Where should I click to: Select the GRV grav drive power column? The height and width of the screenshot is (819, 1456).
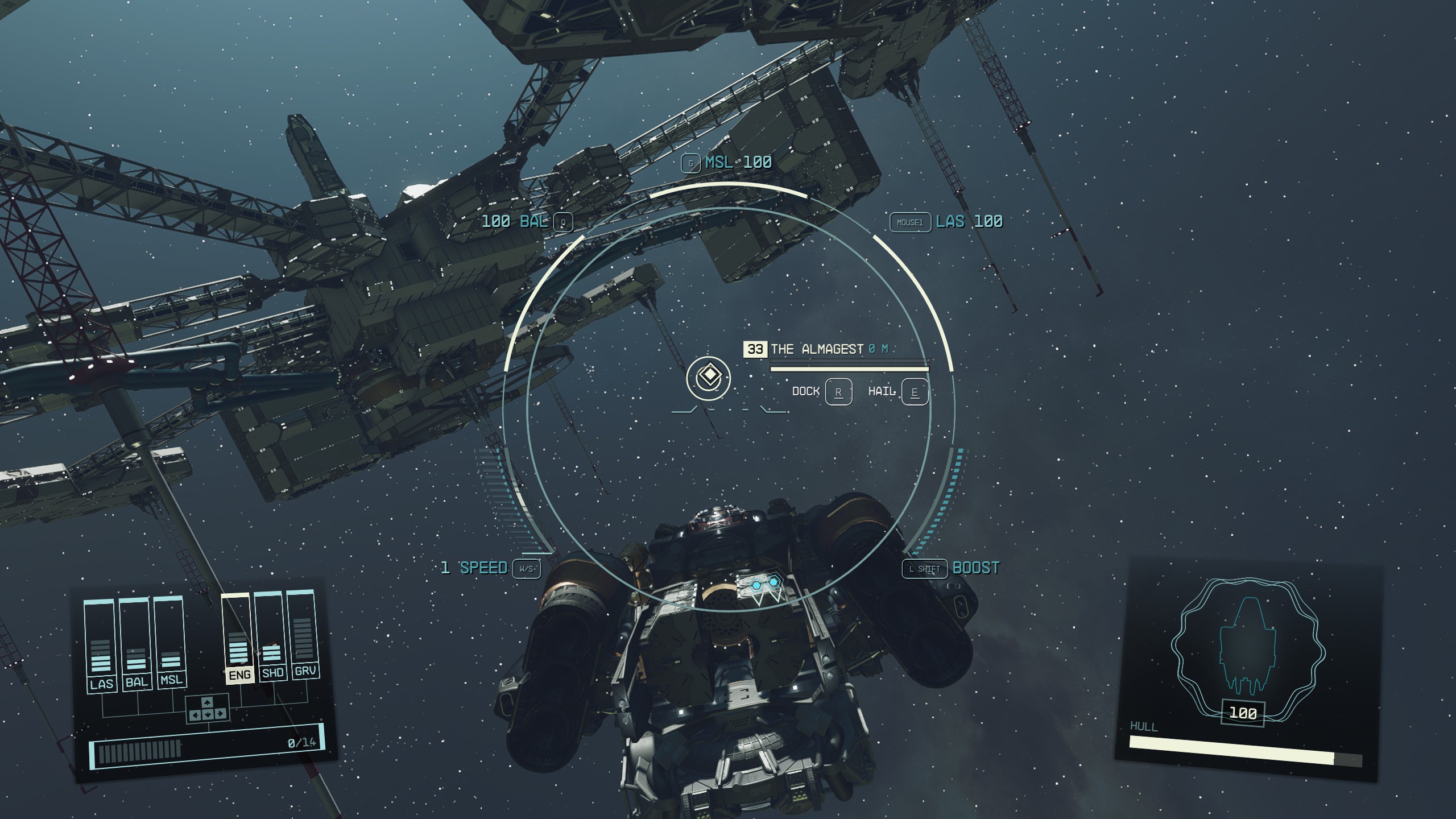(x=303, y=634)
